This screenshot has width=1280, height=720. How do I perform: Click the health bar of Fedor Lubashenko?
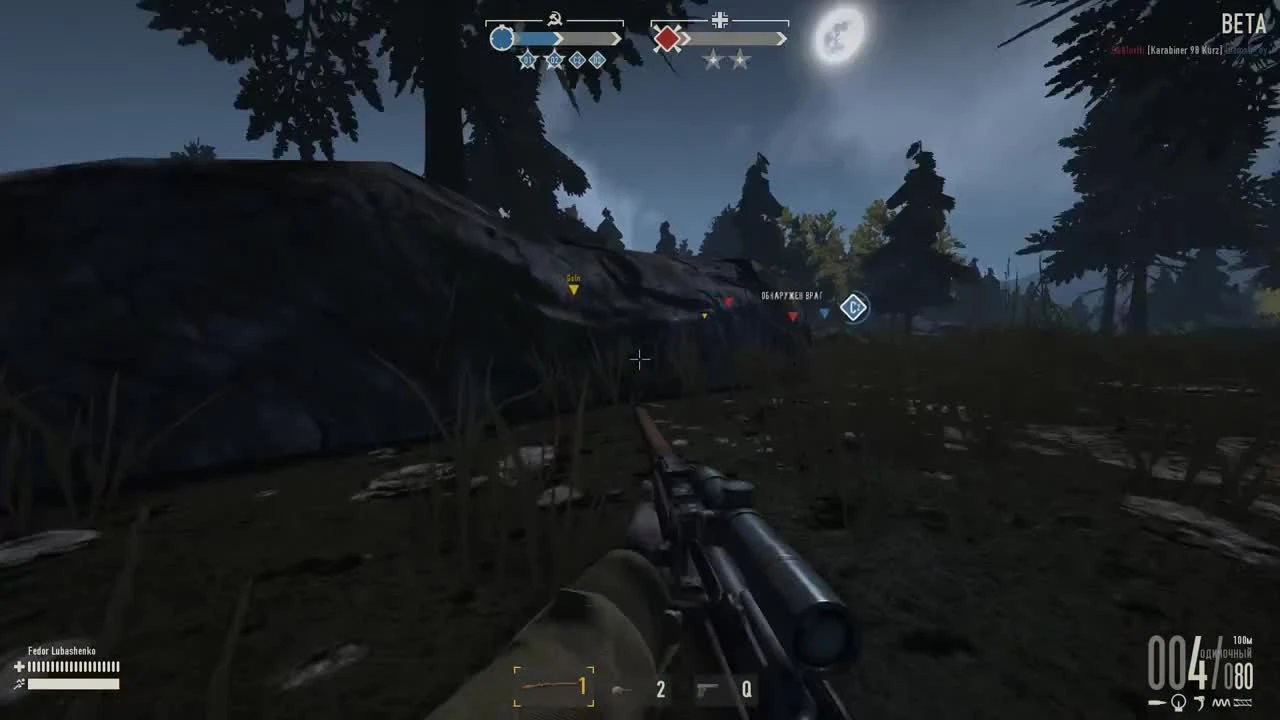[x=75, y=668]
